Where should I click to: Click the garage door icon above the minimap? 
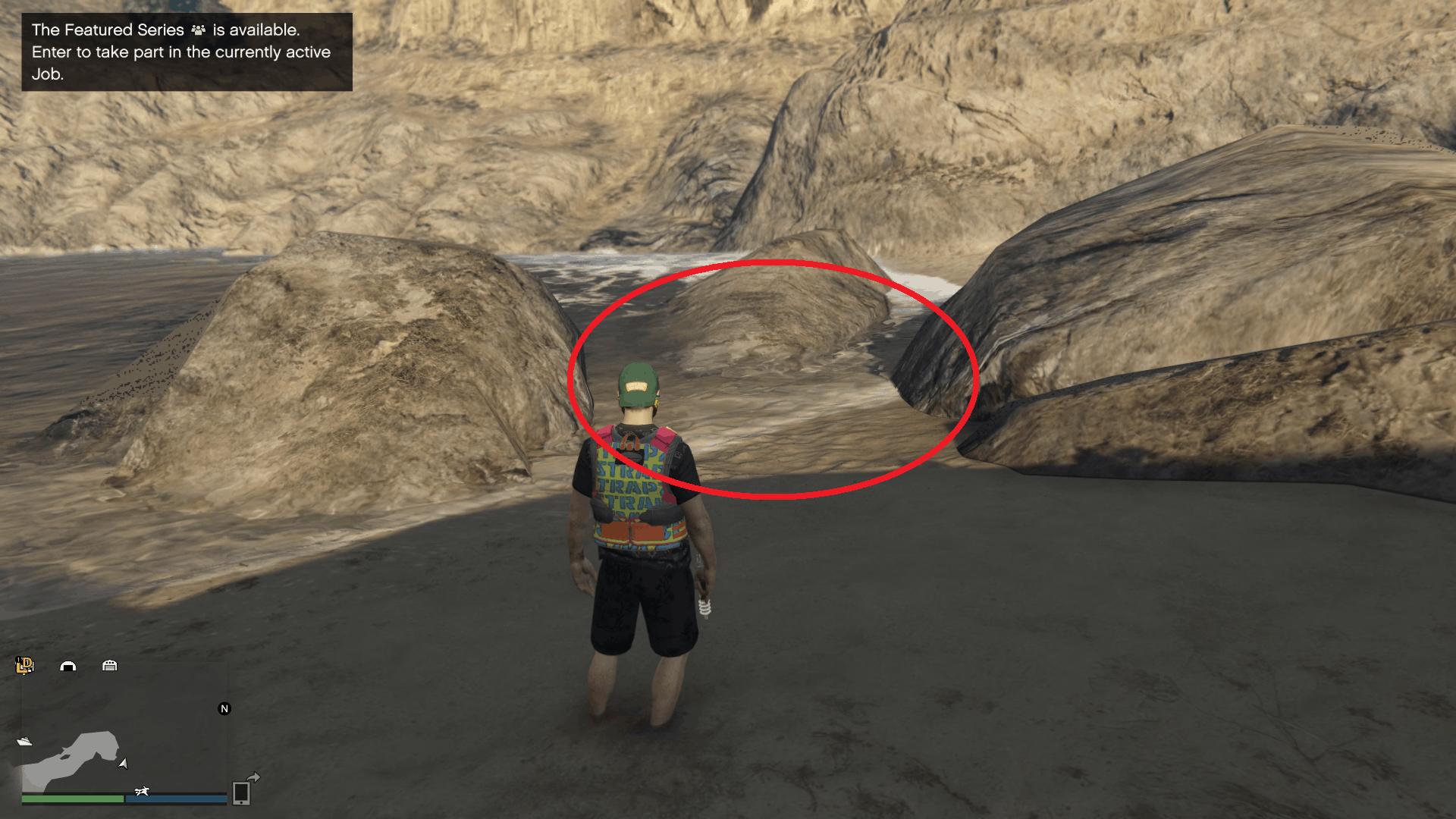(110, 667)
